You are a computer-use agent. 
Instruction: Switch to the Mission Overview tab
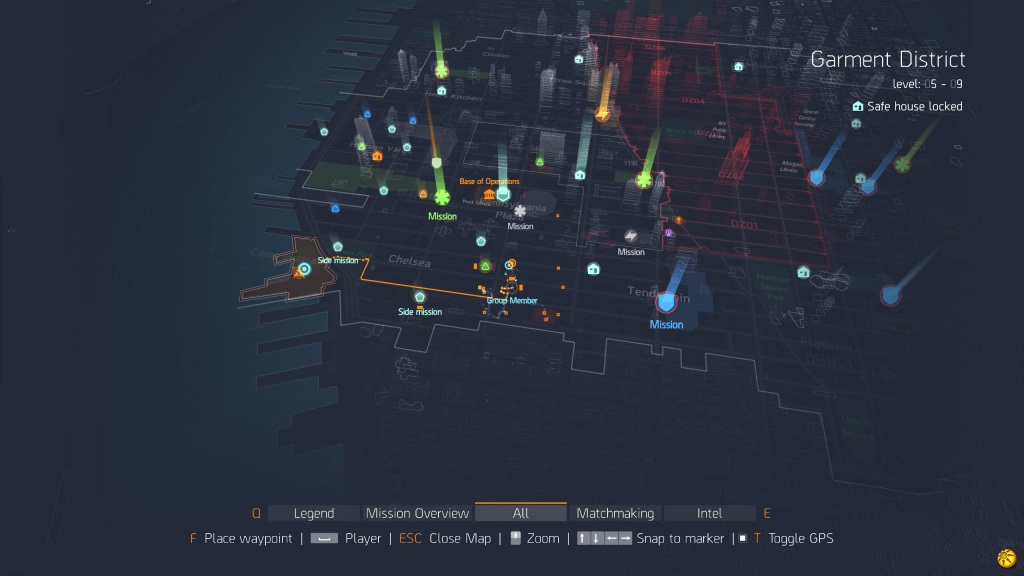417,513
